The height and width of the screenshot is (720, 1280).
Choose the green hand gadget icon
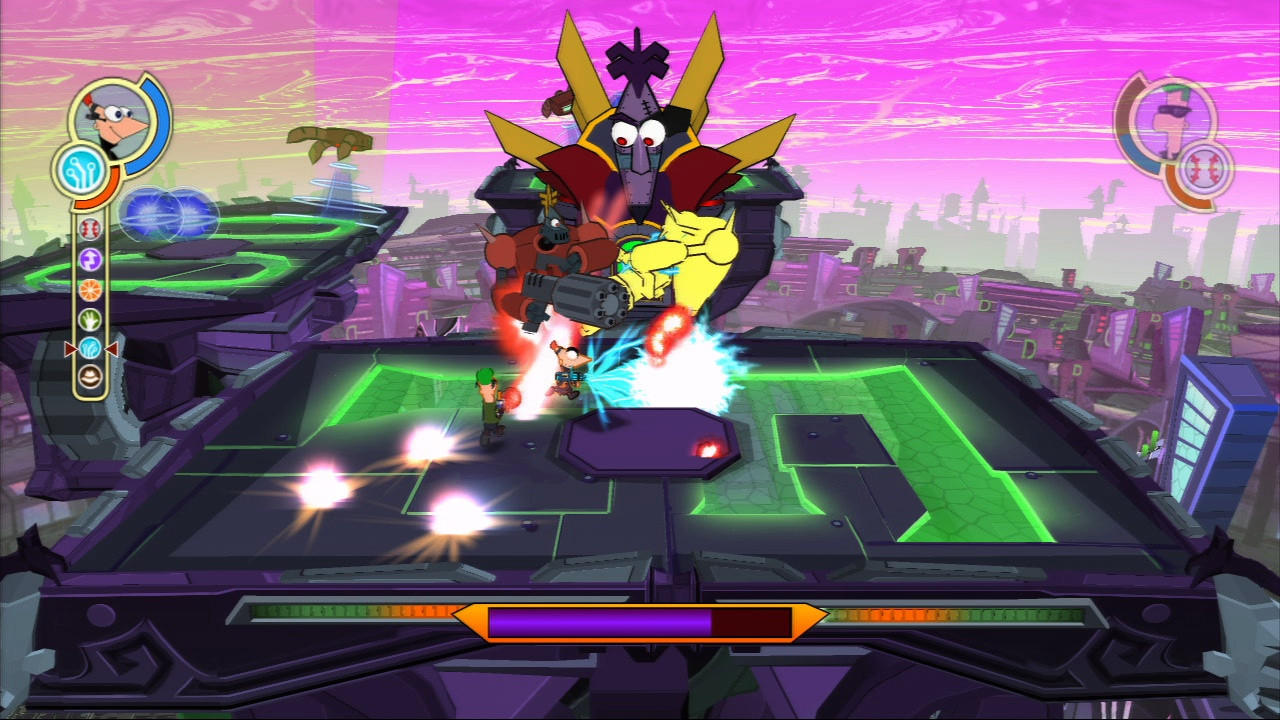(x=91, y=319)
